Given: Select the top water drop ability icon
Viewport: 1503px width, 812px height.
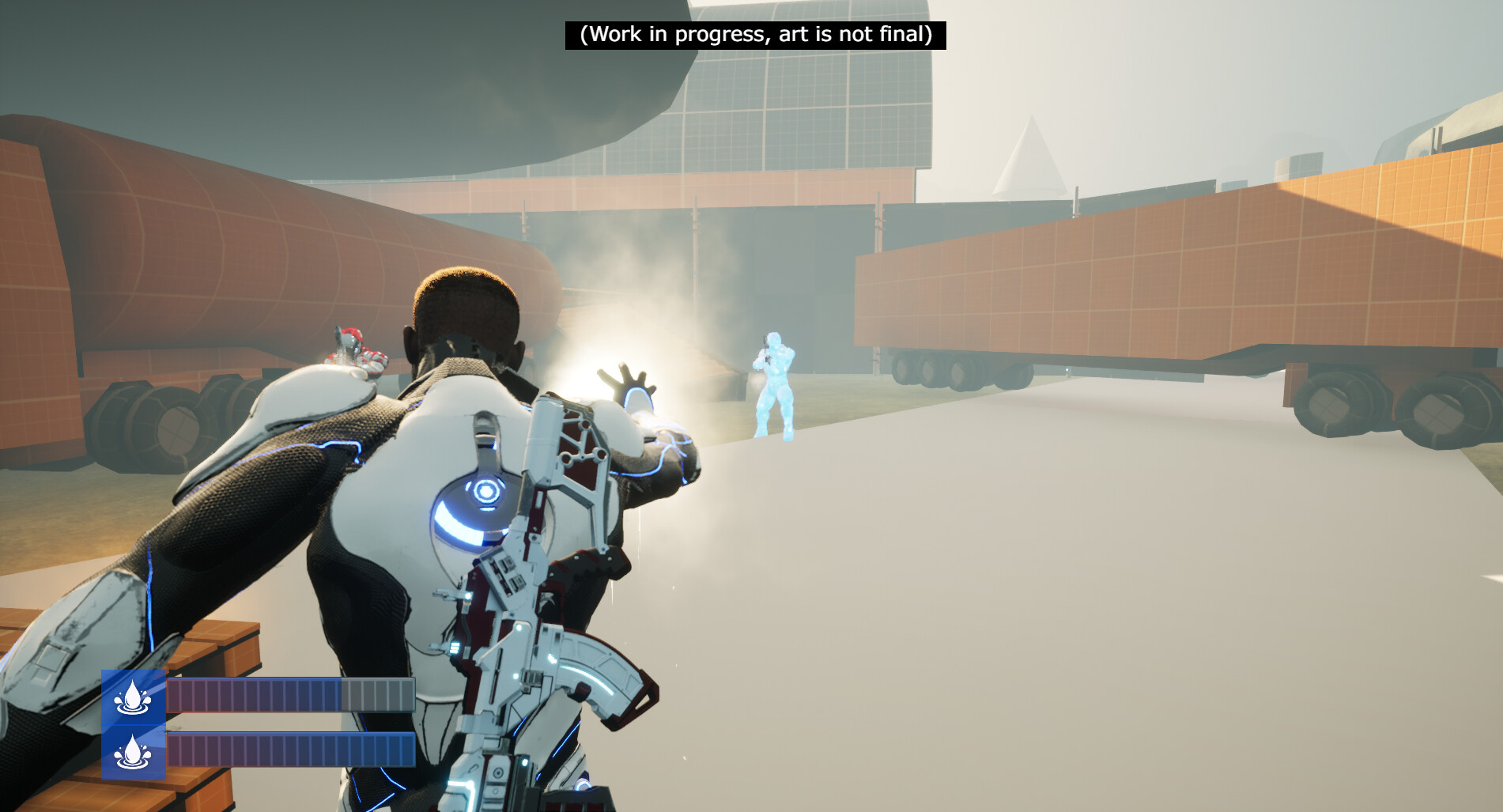Looking at the screenshot, I should tap(133, 697).
